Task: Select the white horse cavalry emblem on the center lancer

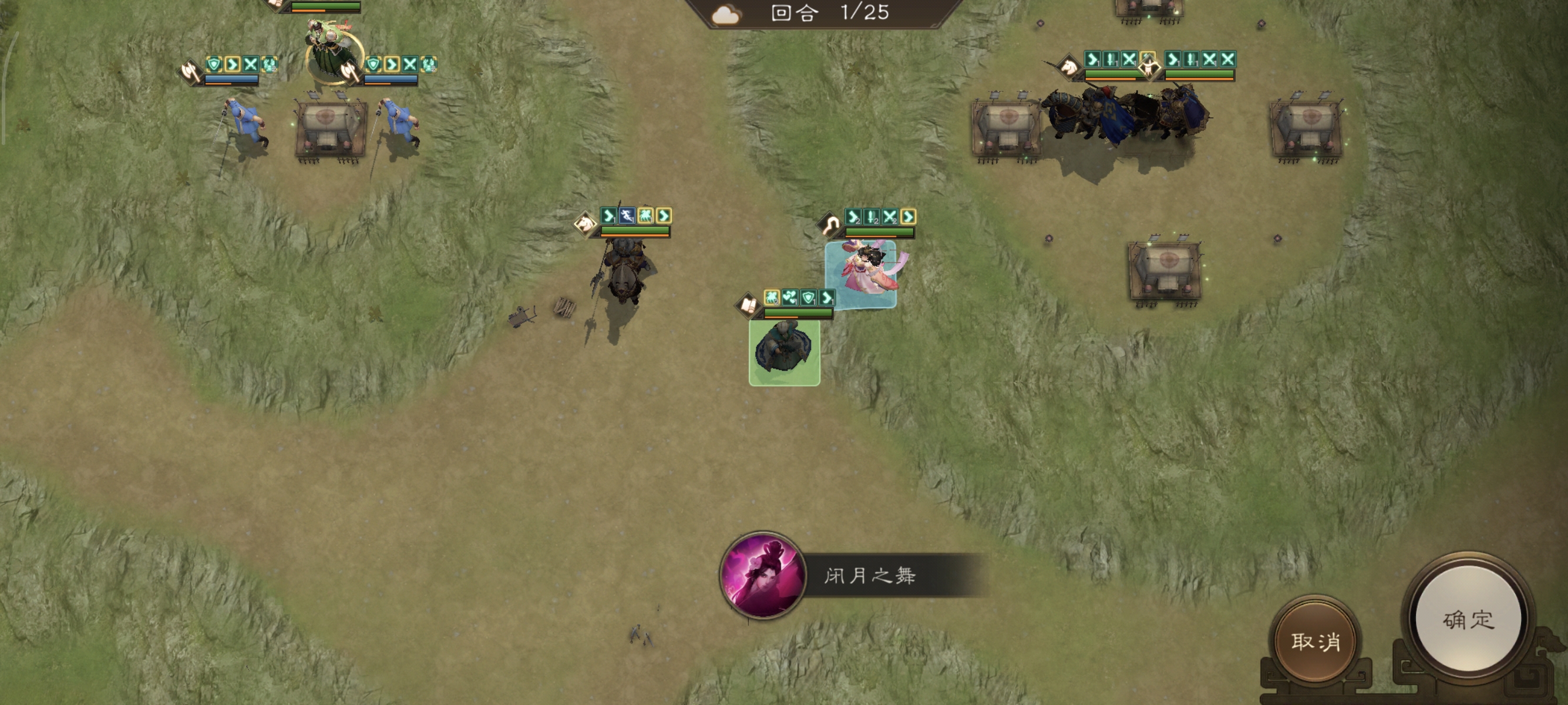Action: pyautogui.click(x=586, y=224)
